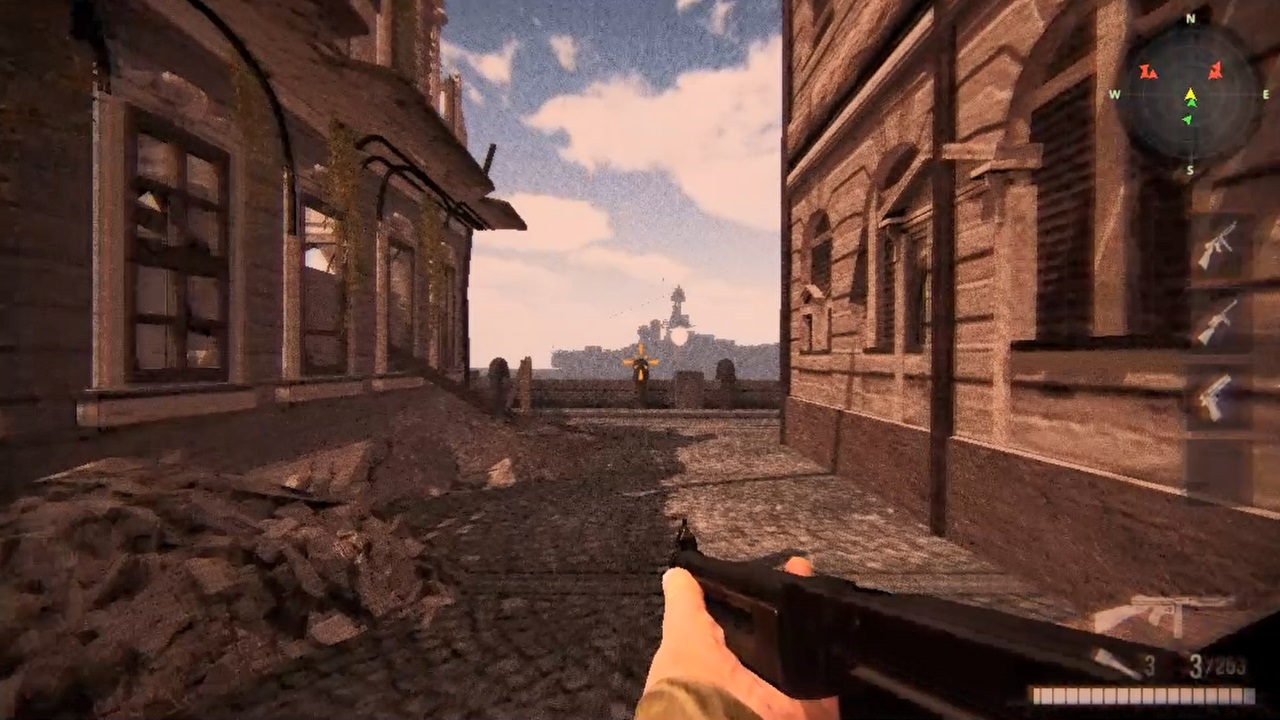Click the S label on the compass

(1190, 169)
